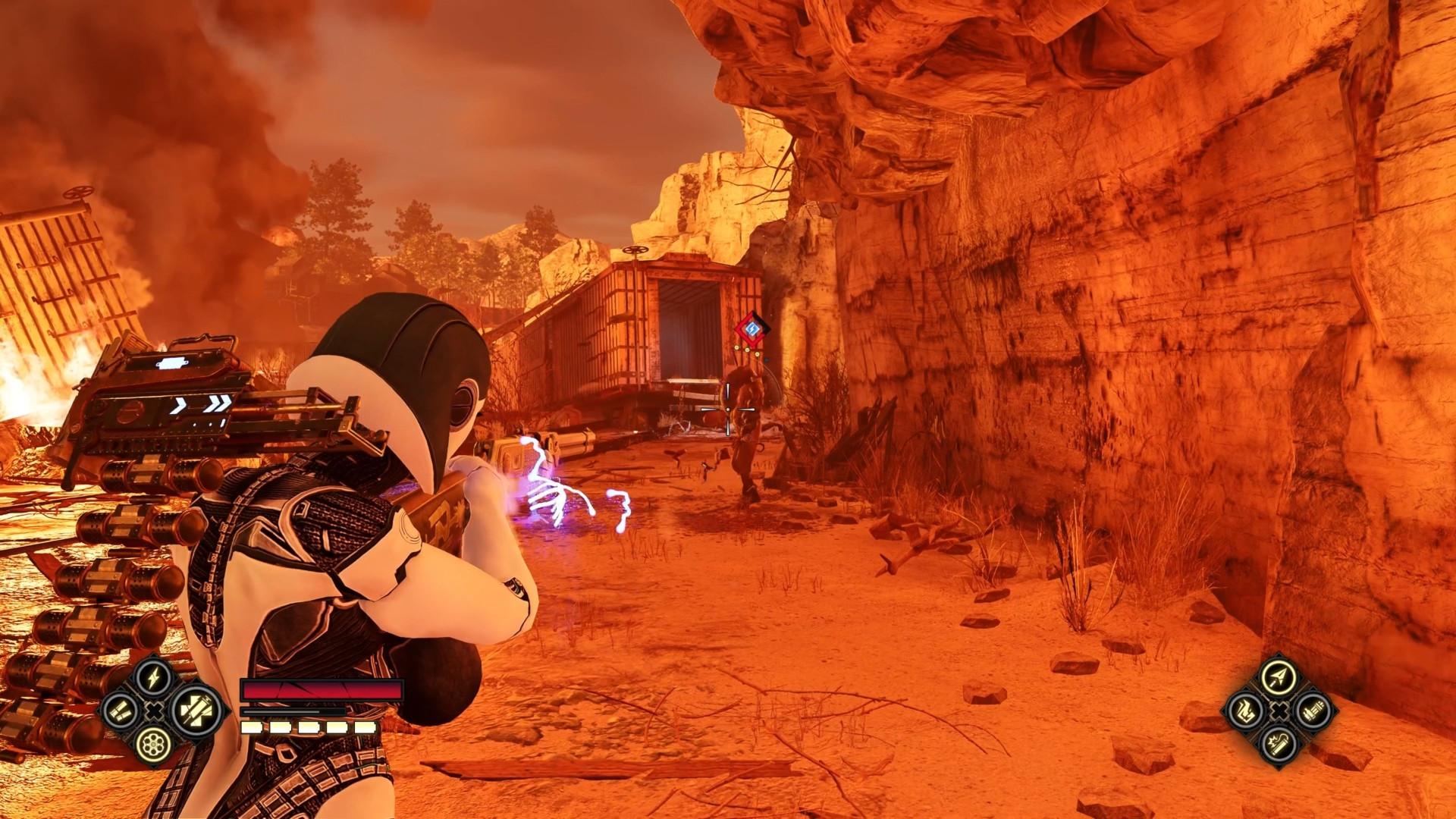Image resolution: width=1456 pixels, height=819 pixels.
Task: Select the lightning ability icon on the left wheel
Action: click(152, 677)
